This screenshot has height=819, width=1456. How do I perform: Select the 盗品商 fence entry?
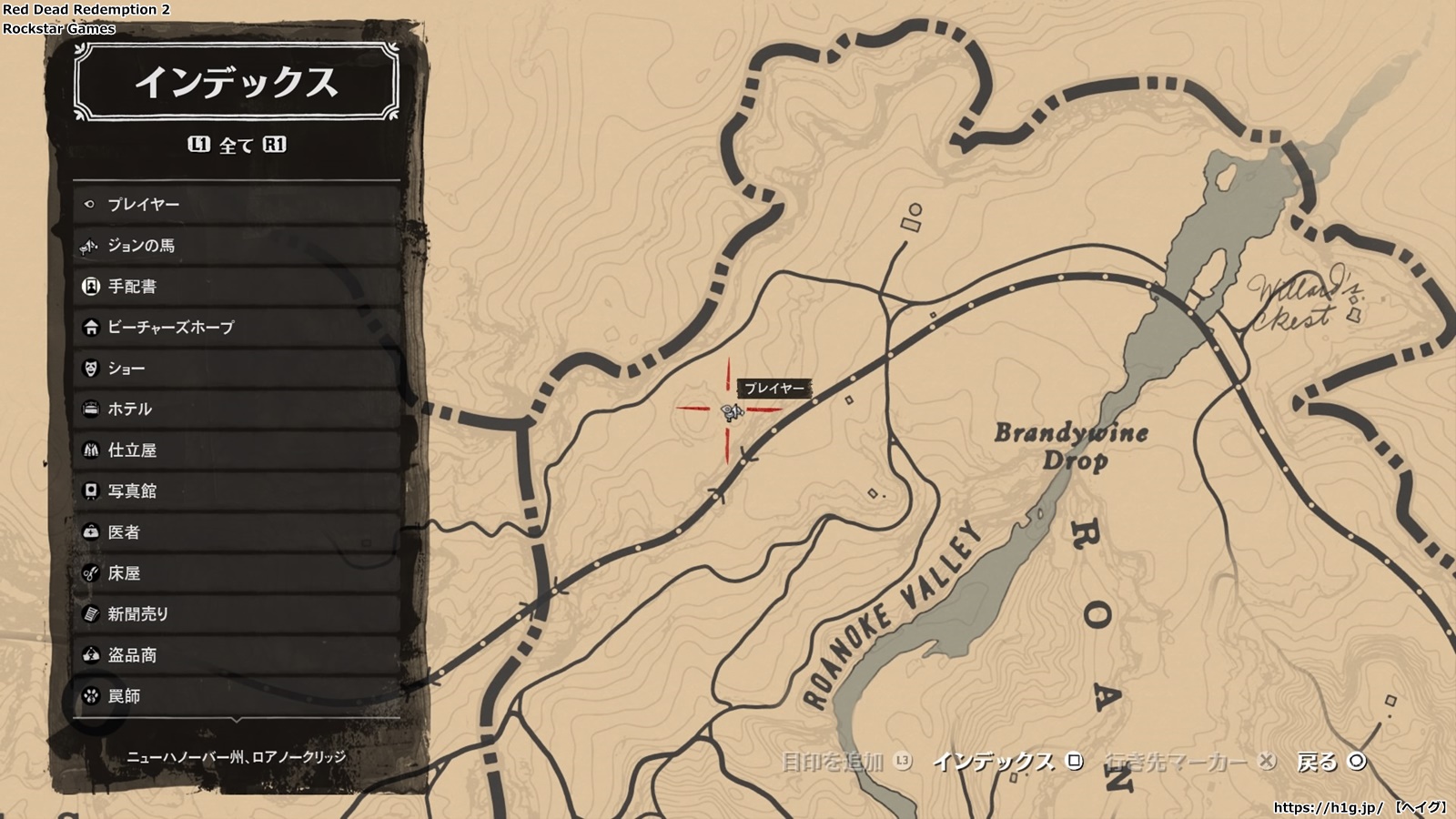(x=237, y=655)
